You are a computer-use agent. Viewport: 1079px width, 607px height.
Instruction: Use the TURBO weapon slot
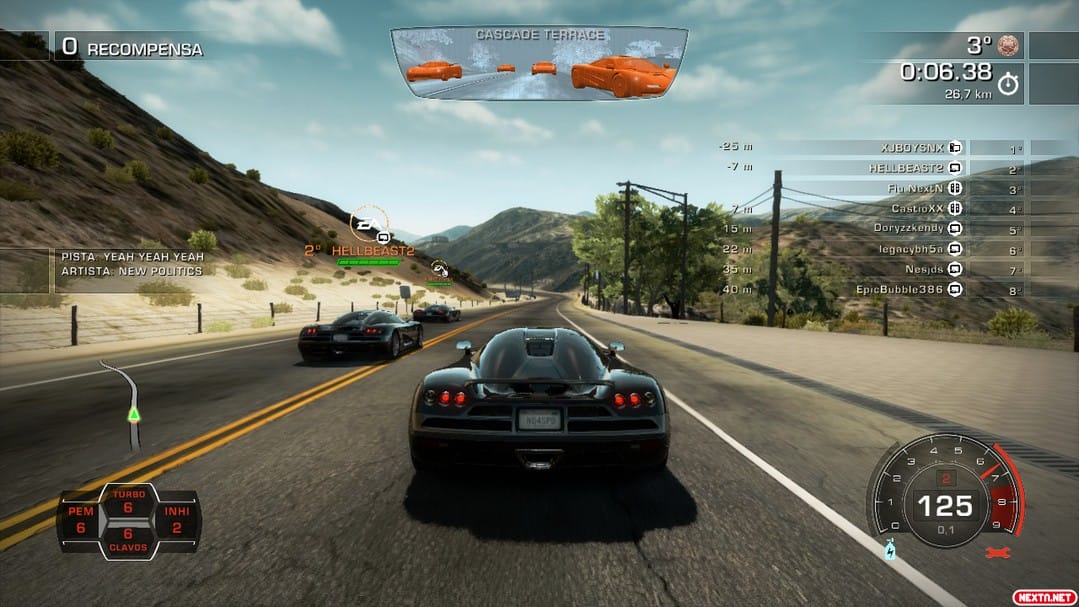(x=128, y=502)
